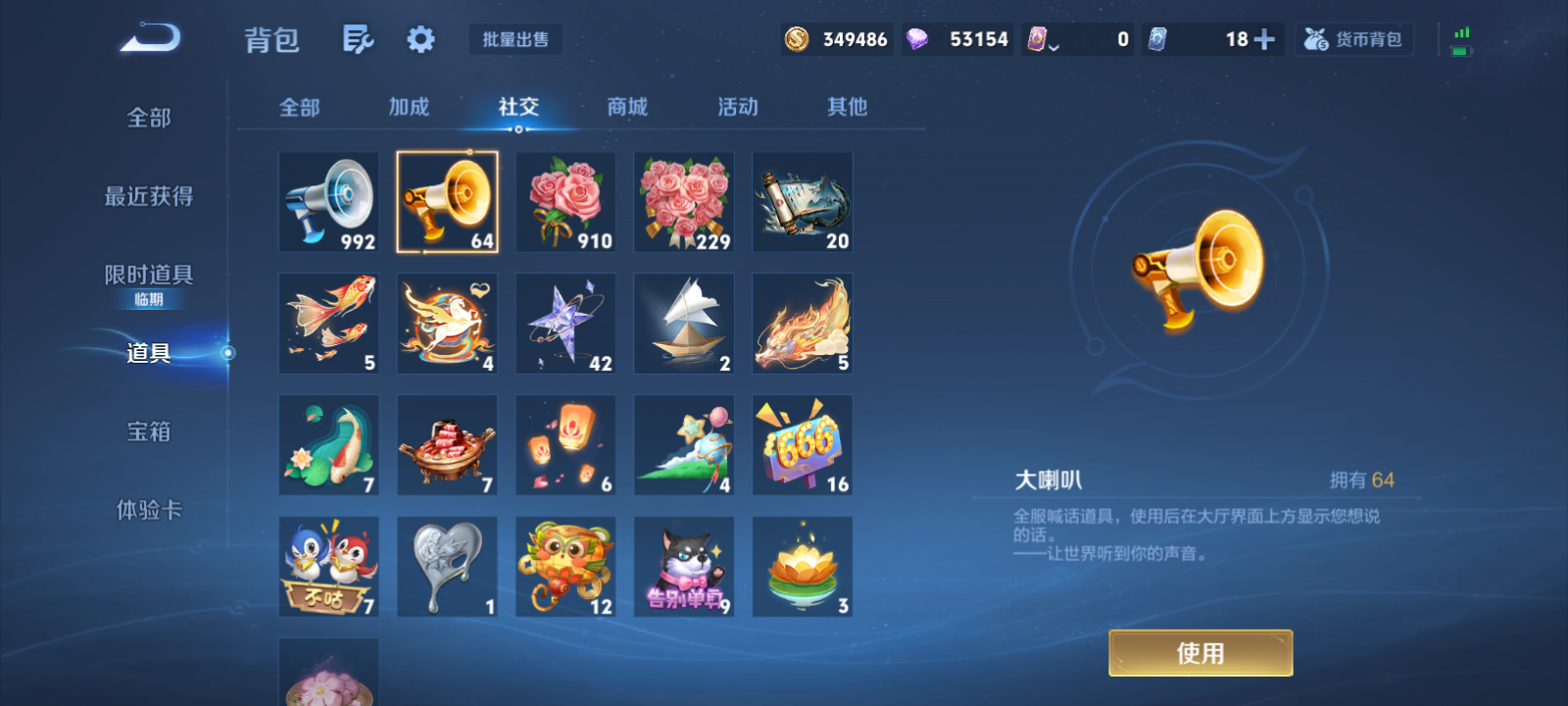
Task: Switch to the 商城 tab
Action: pyautogui.click(x=625, y=108)
